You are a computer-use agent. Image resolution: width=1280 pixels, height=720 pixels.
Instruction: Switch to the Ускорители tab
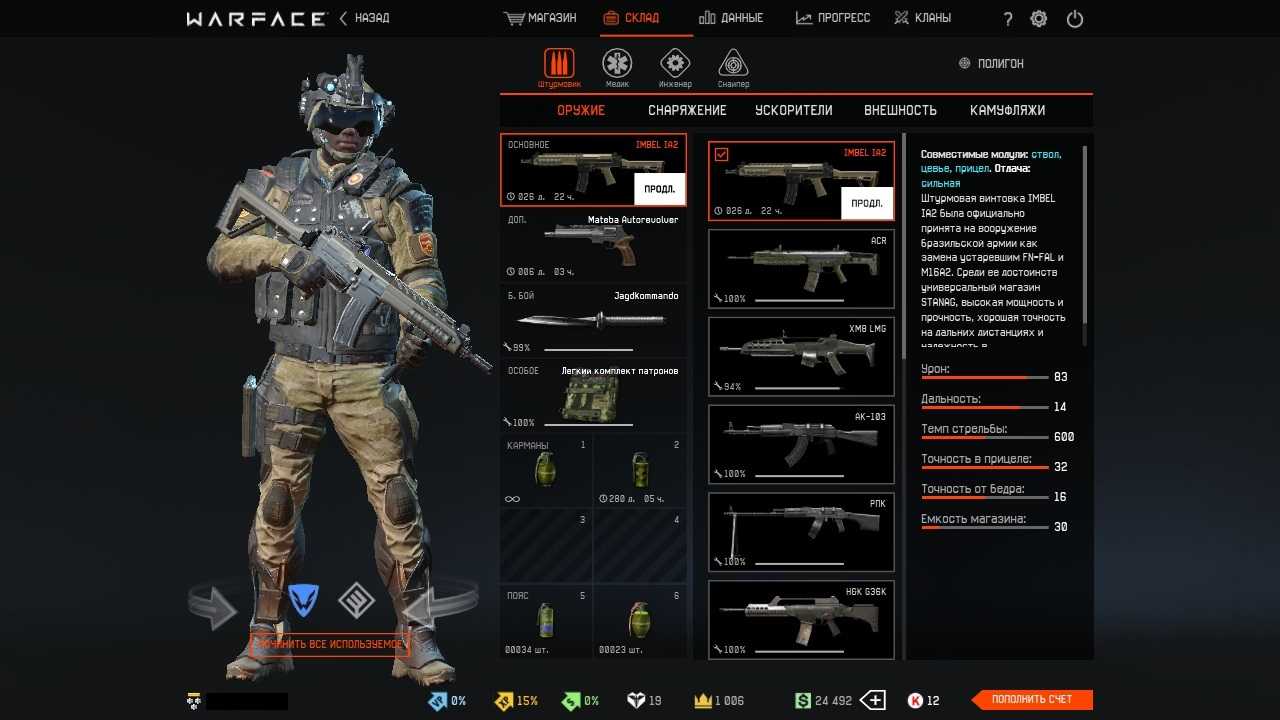[794, 110]
